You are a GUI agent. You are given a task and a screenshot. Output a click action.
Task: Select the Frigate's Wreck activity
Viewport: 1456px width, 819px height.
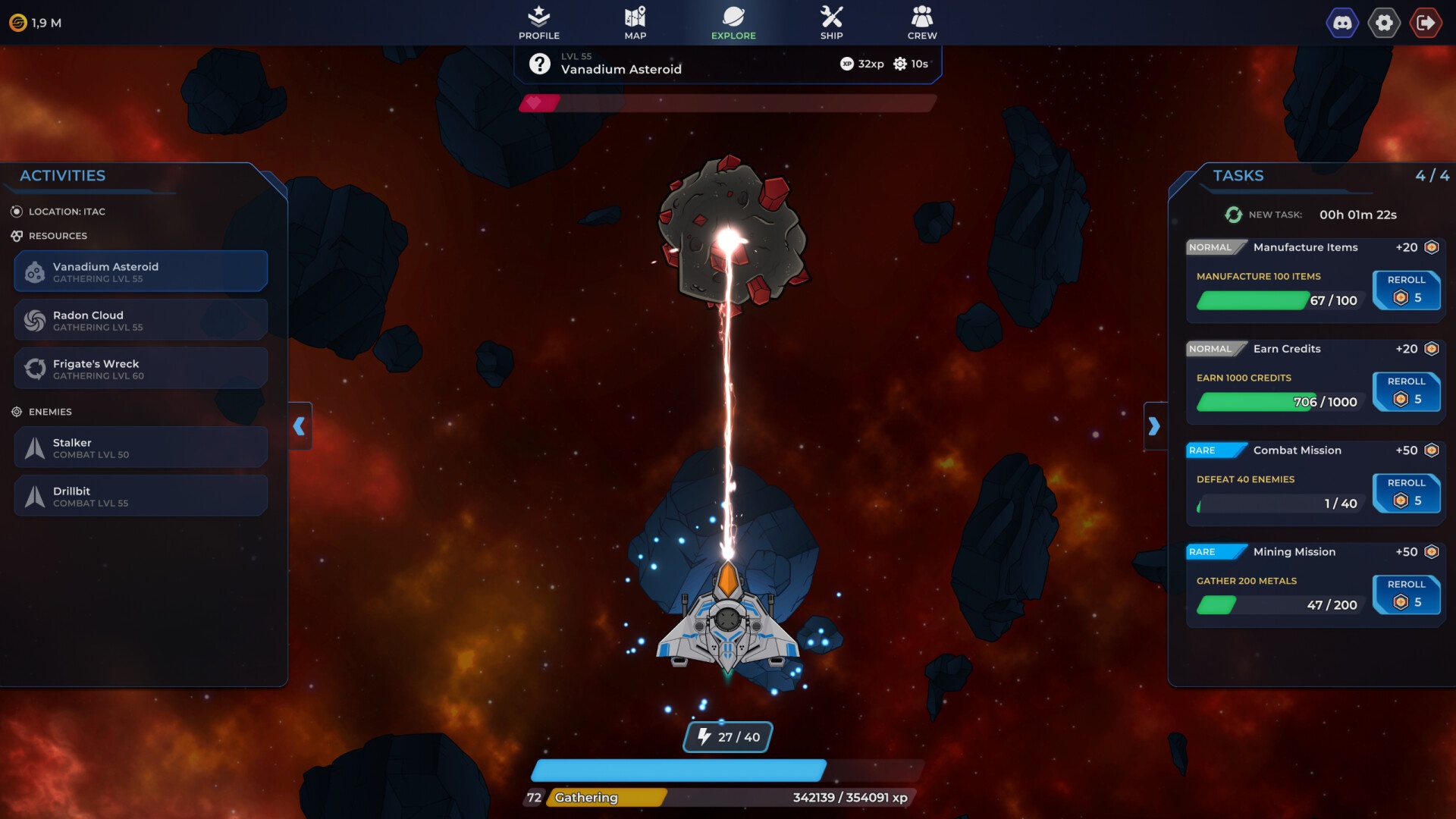(x=141, y=369)
